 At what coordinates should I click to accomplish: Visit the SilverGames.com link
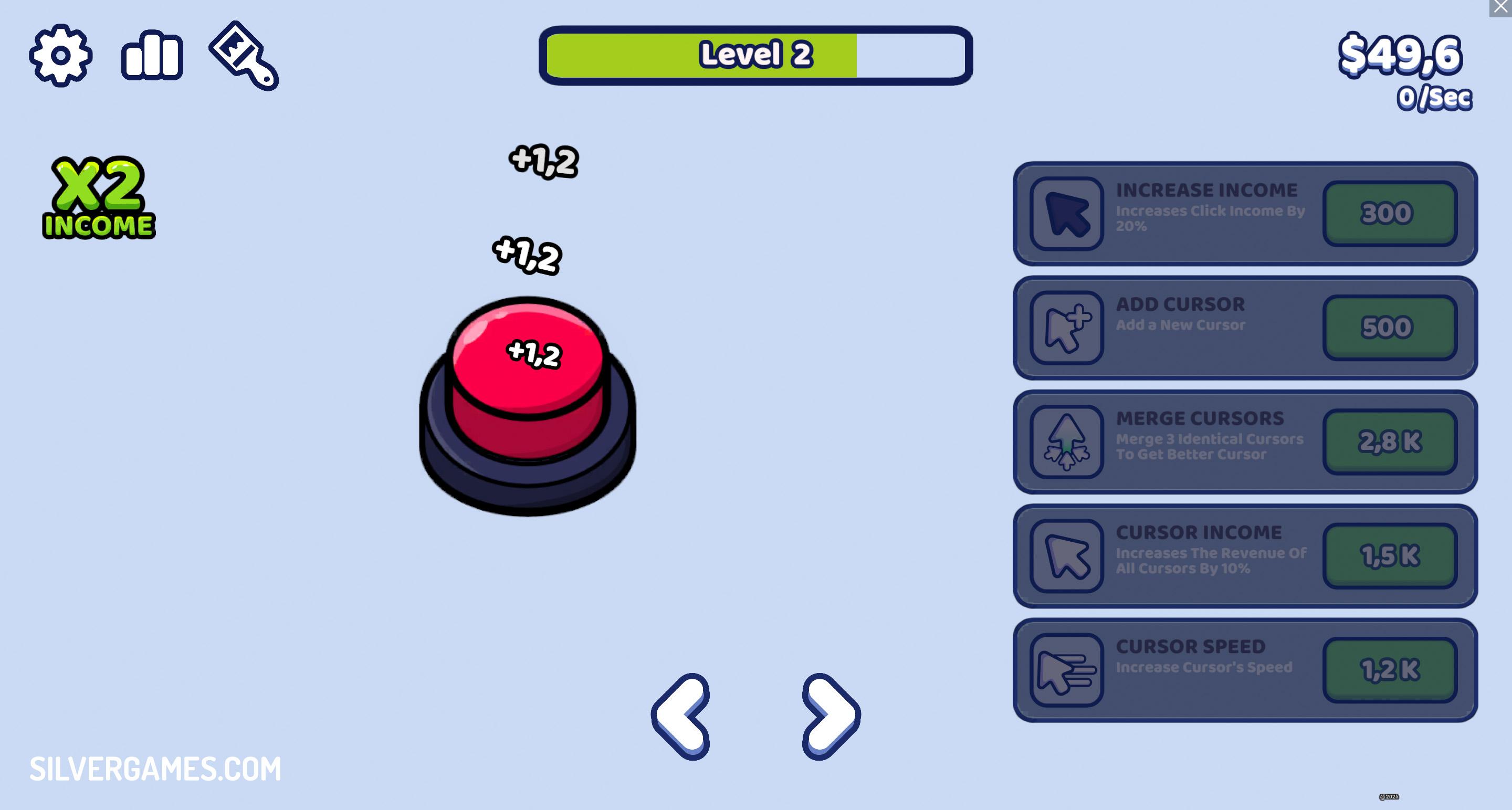click(x=155, y=769)
